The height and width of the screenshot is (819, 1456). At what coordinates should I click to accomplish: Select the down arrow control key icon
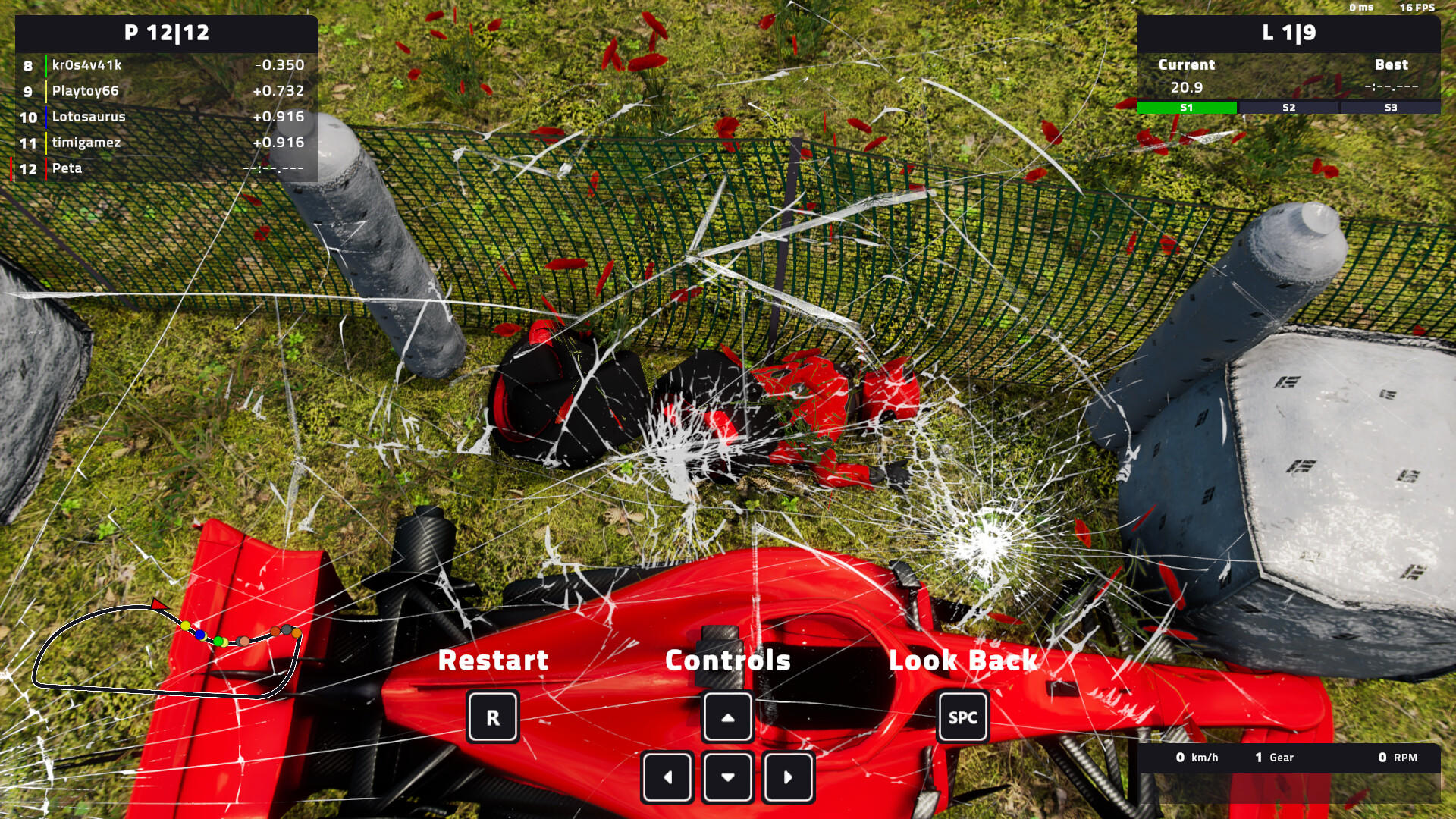727,777
